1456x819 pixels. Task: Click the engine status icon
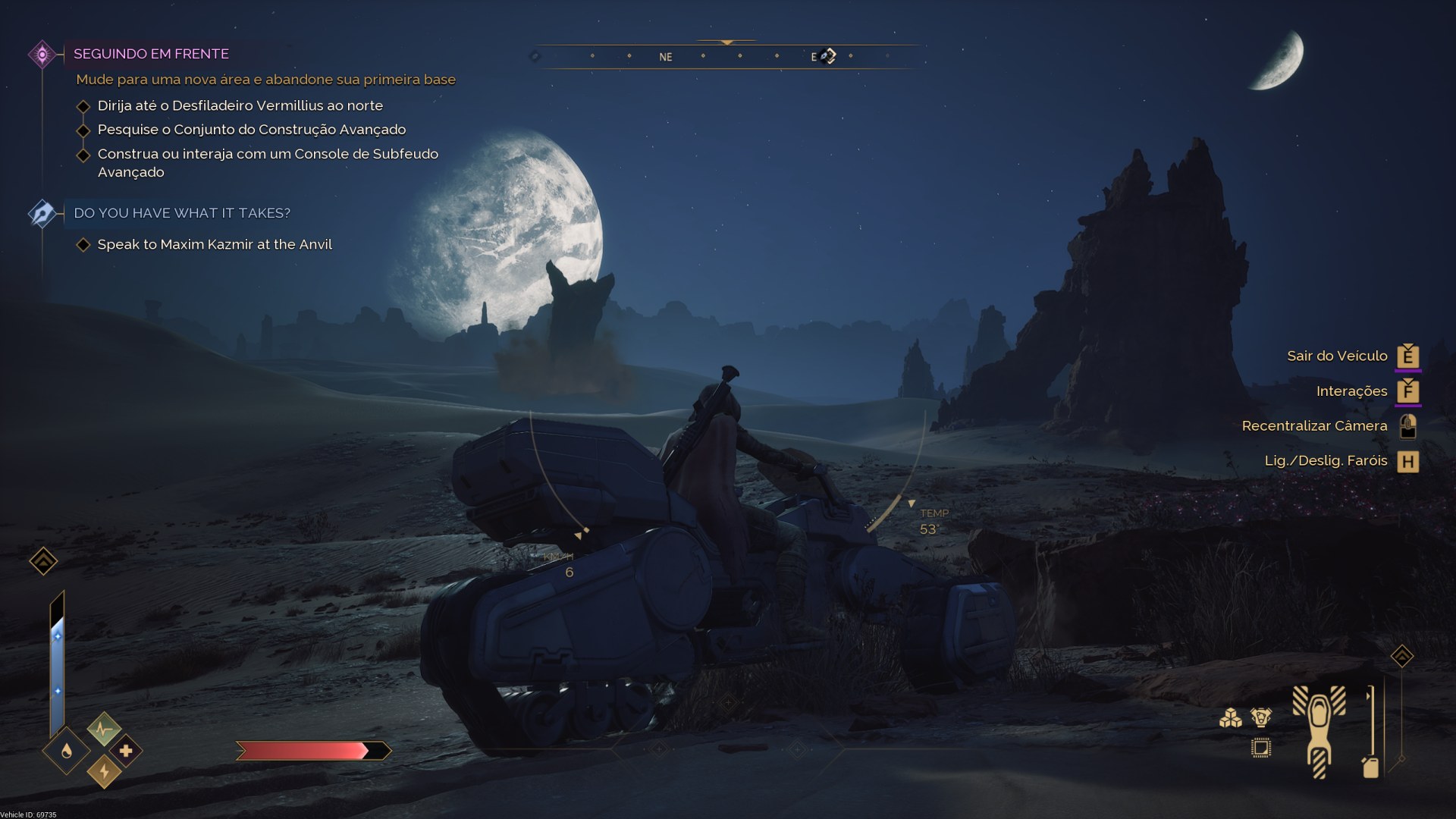pos(1260,717)
